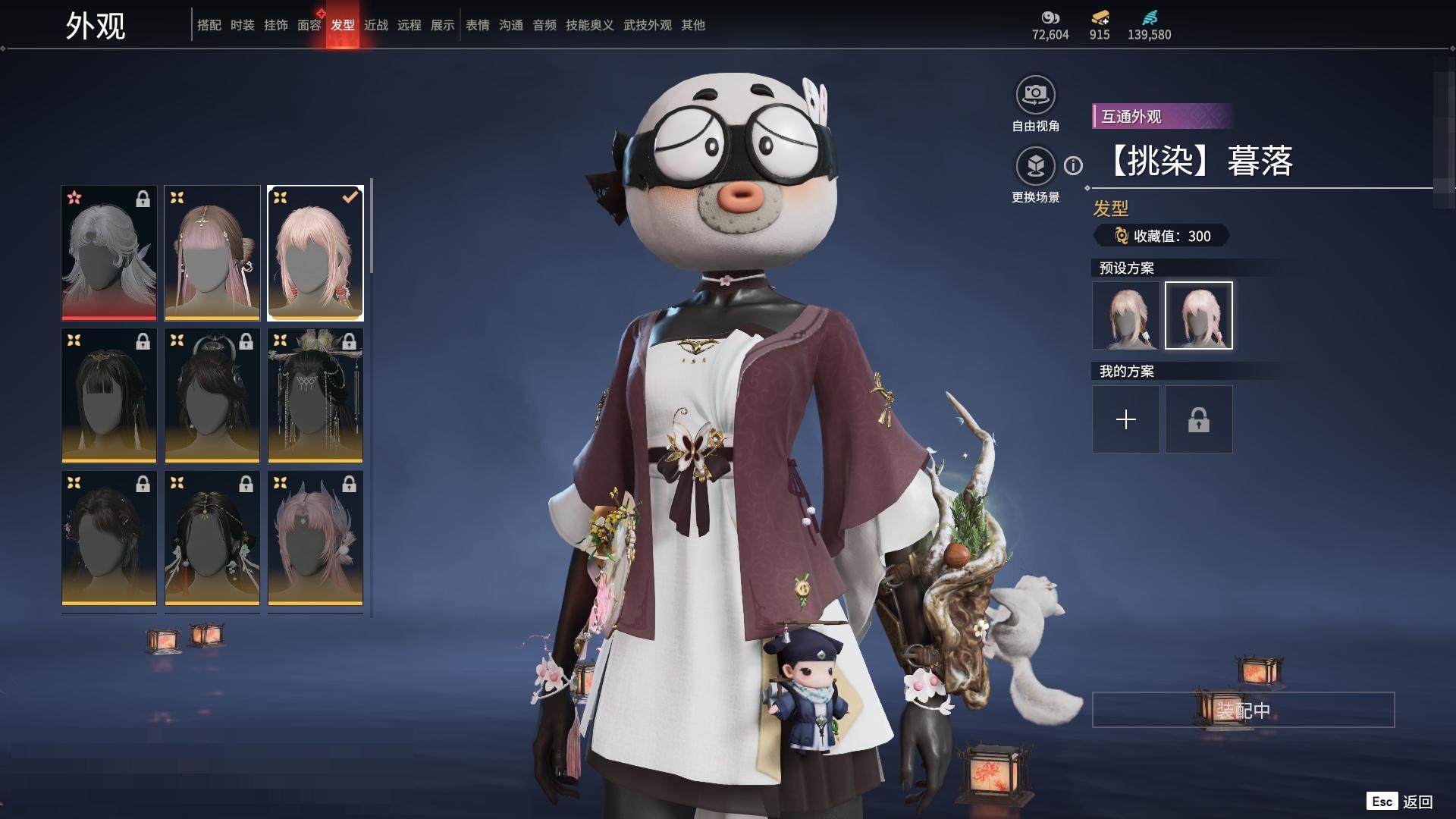Select the brown hair with pink bangs
The image size is (1456, 819).
212,253
